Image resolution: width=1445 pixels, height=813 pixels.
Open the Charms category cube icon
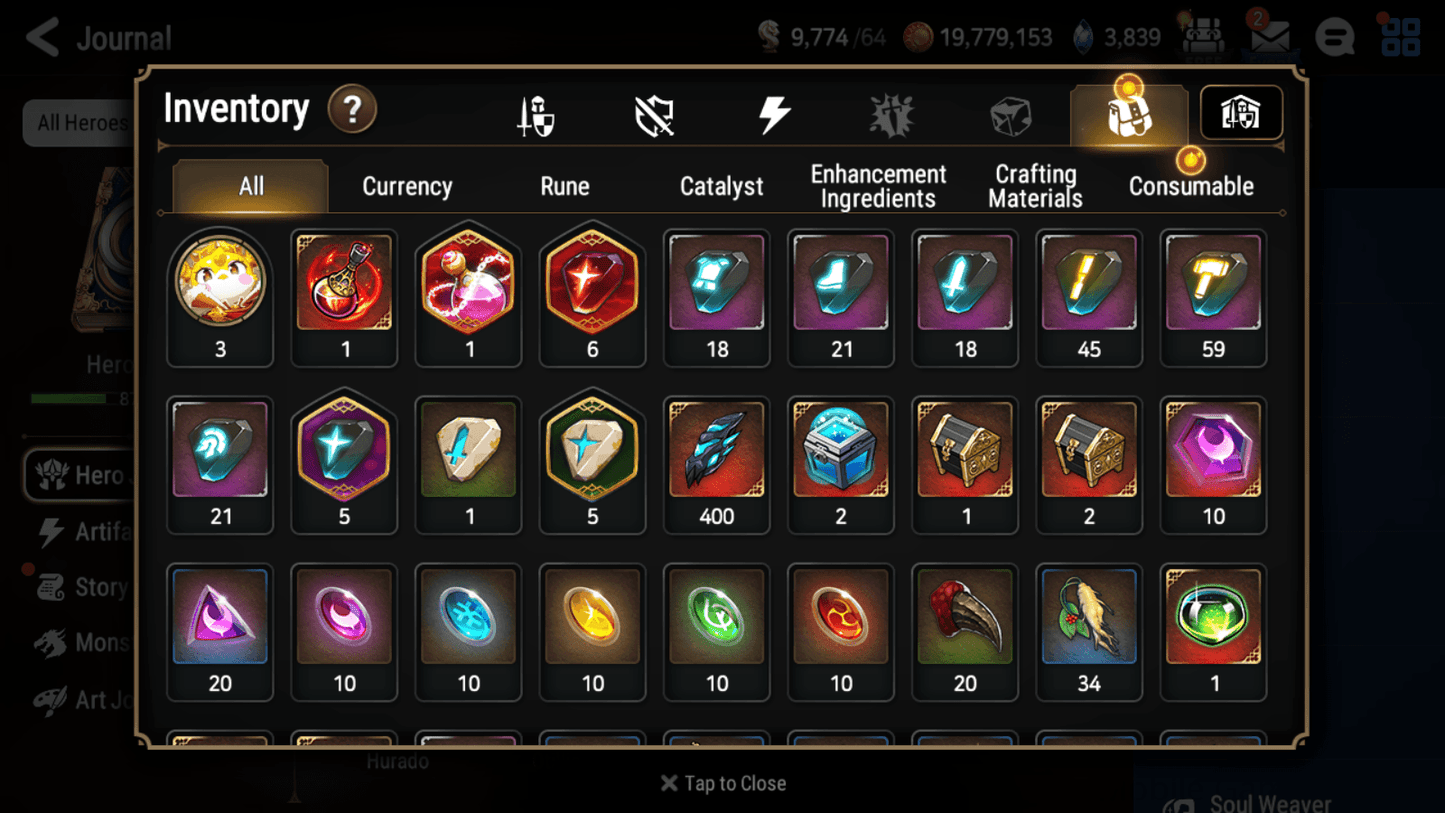coord(1010,113)
